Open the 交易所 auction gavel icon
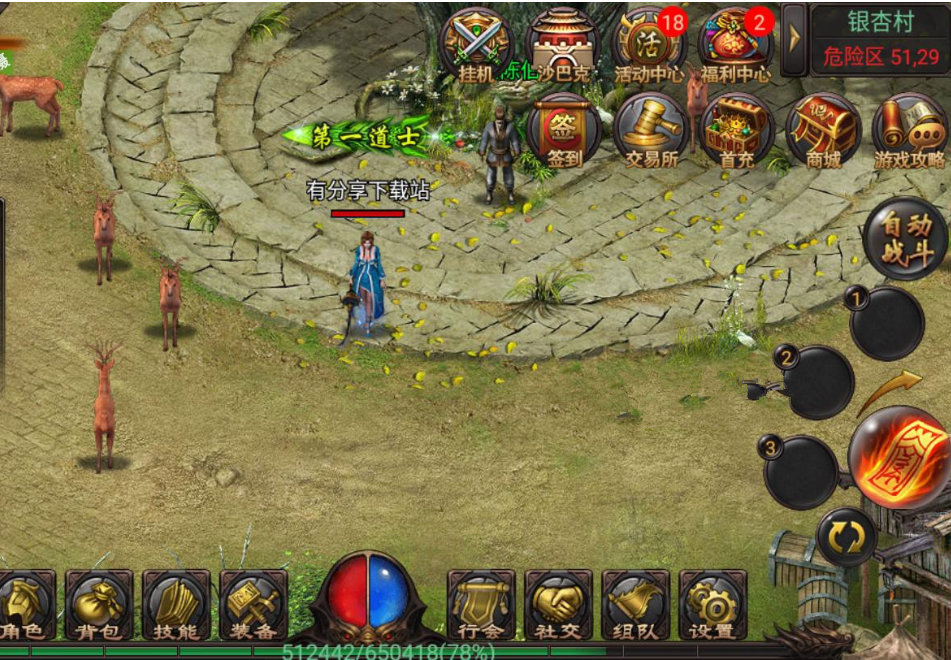 click(x=650, y=130)
